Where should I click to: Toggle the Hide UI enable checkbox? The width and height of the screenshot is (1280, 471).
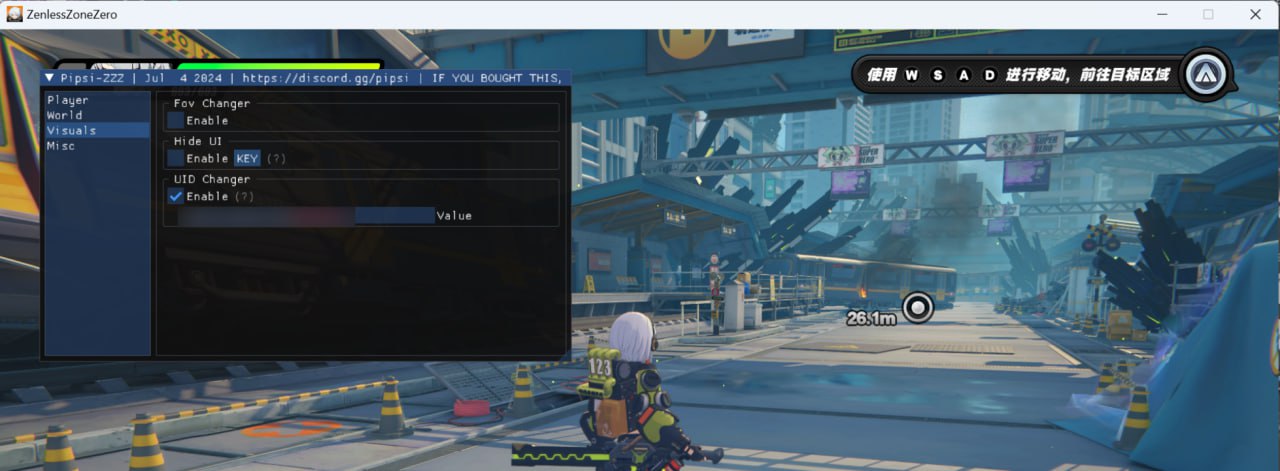point(176,158)
